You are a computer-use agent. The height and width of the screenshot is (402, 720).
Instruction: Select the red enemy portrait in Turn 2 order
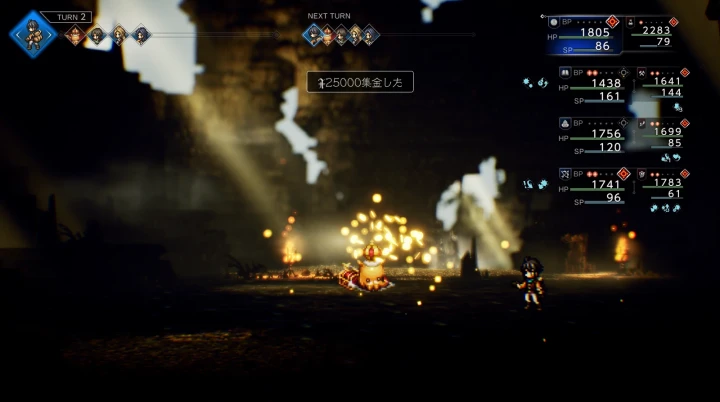point(74,36)
